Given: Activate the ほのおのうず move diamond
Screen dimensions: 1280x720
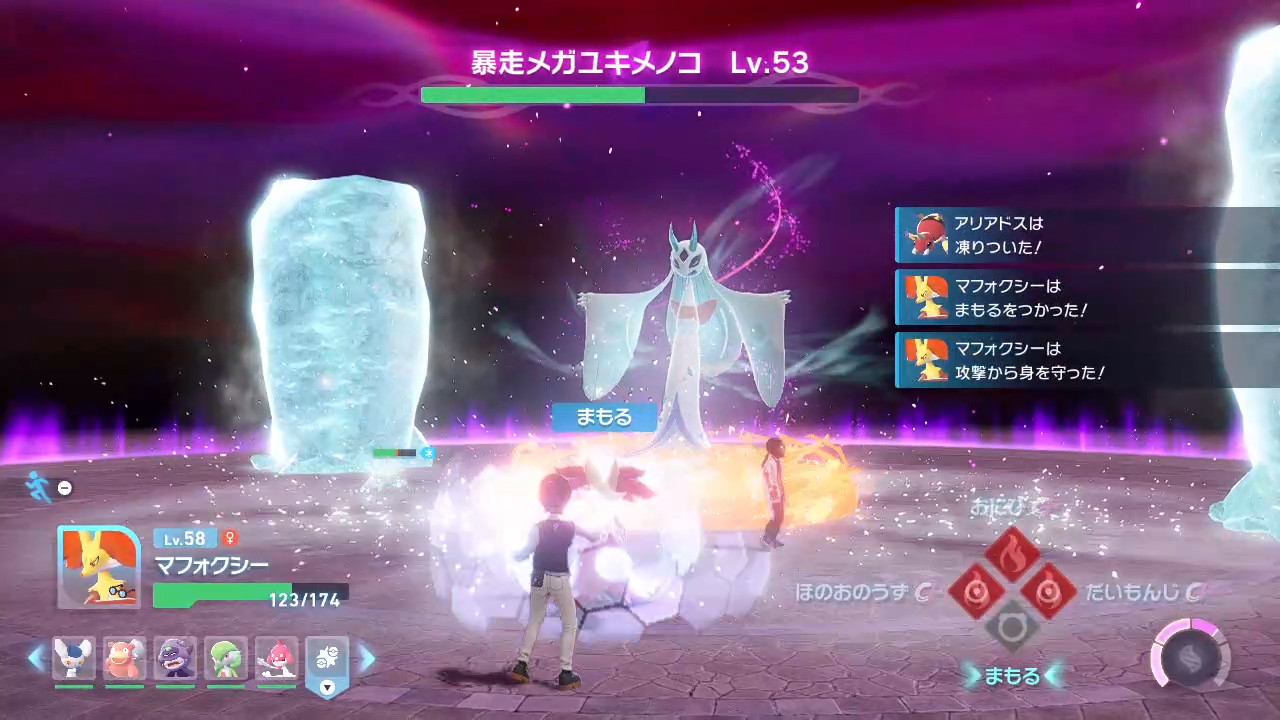Looking at the screenshot, I should 973,591.
